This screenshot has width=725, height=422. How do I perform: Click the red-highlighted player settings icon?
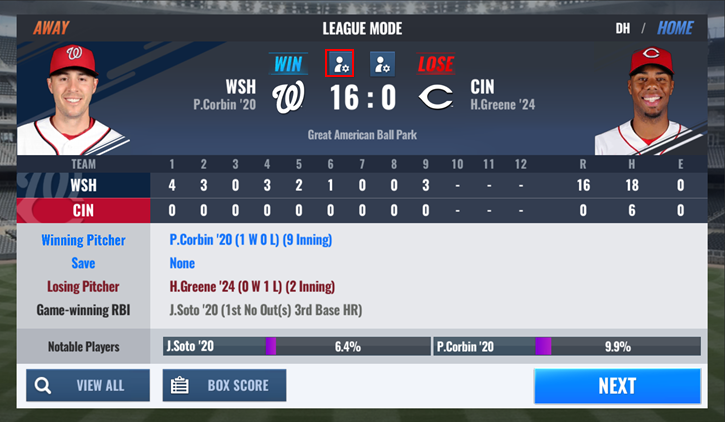coord(340,64)
